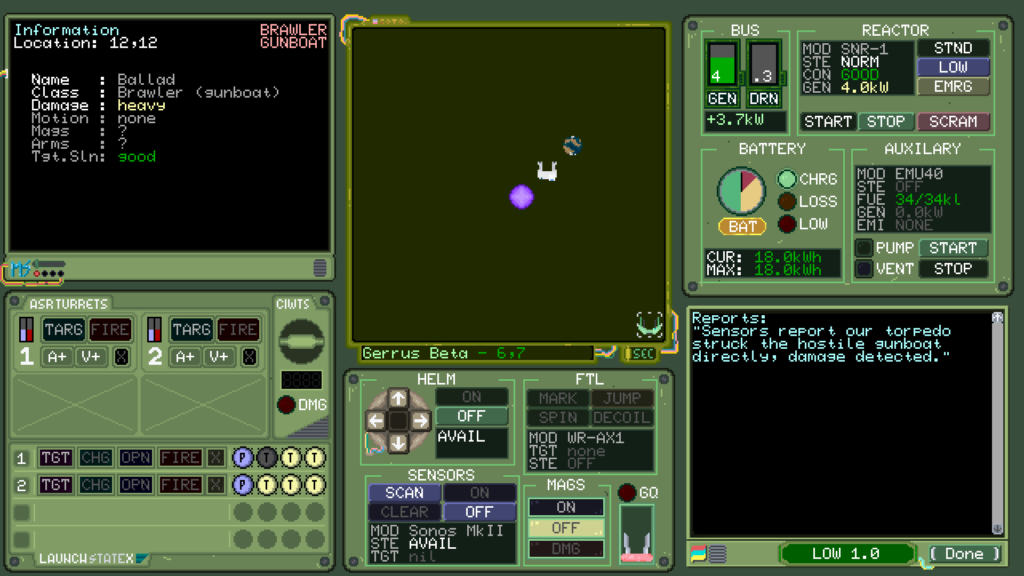
Task: Click the FTL JUMP button
Action: pyautogui.click(x=622, y=398)
